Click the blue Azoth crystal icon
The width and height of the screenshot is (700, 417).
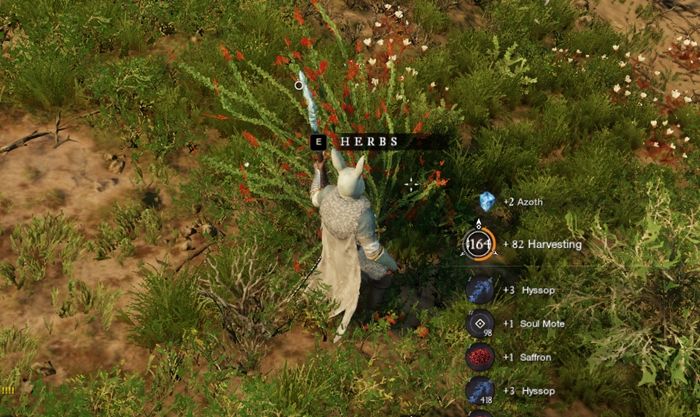[487, 201]
